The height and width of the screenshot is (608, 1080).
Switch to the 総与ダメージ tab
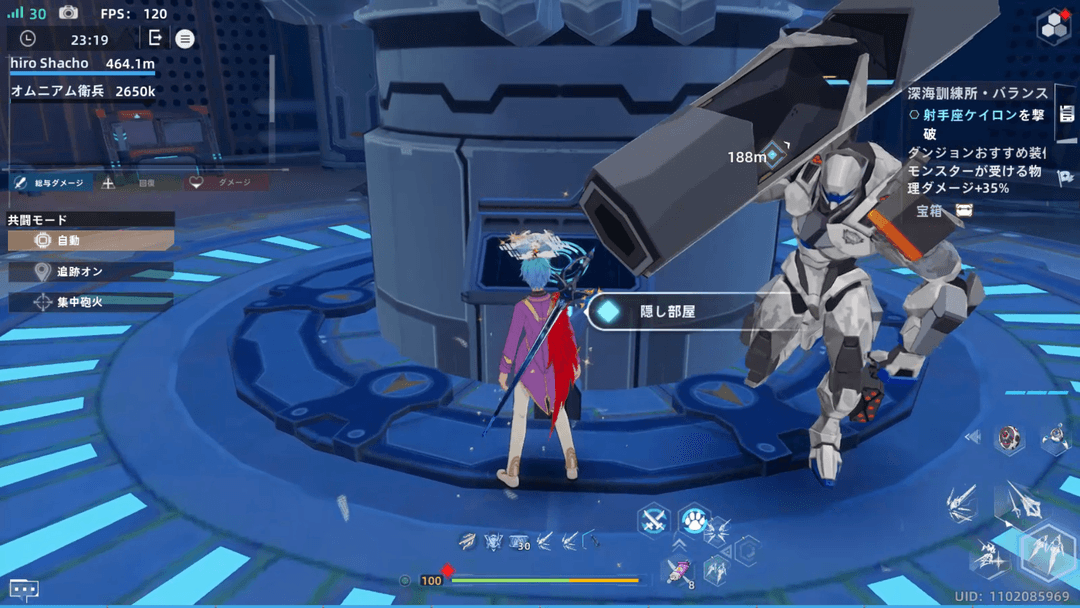tap(52, 183)
